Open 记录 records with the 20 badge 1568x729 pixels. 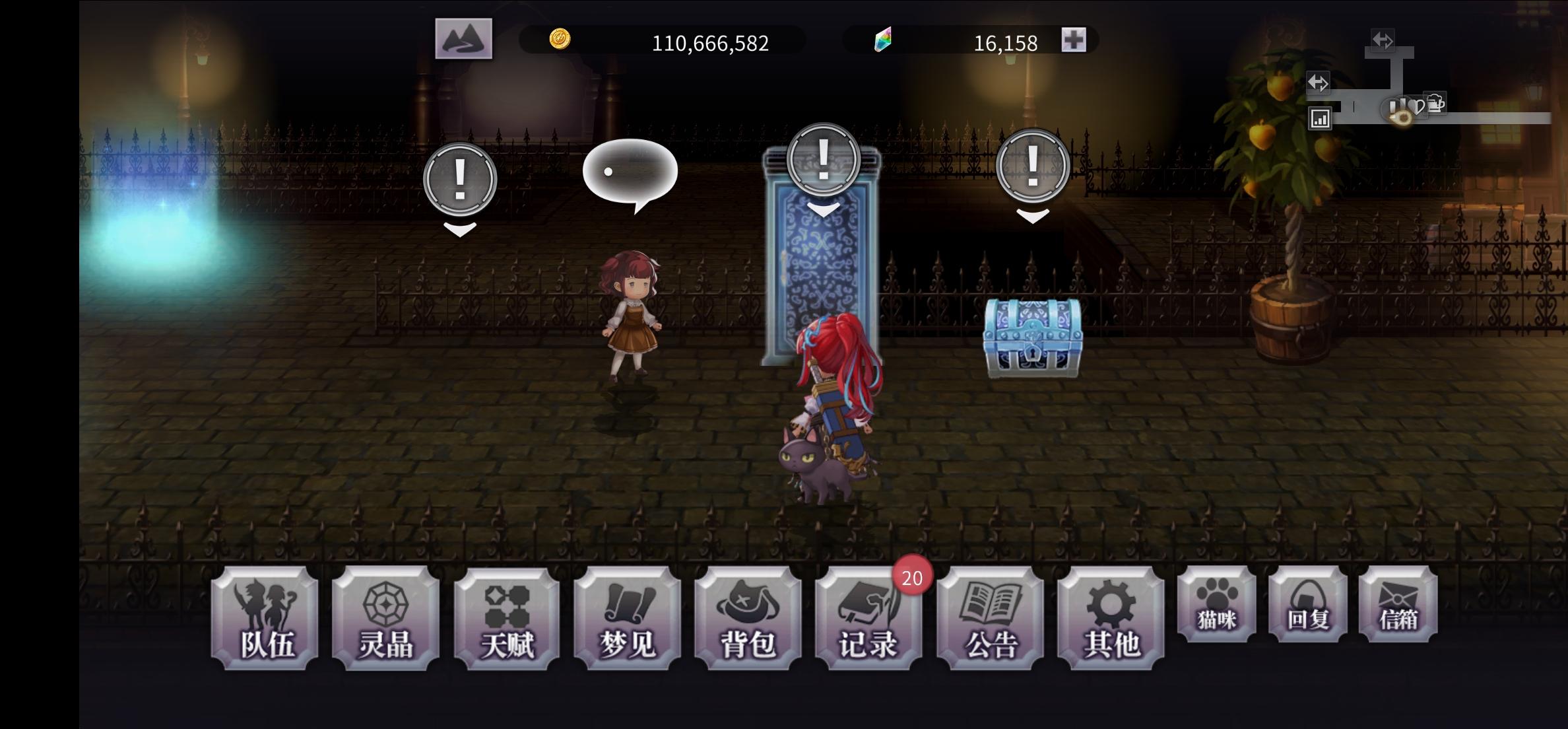(870, 619)
